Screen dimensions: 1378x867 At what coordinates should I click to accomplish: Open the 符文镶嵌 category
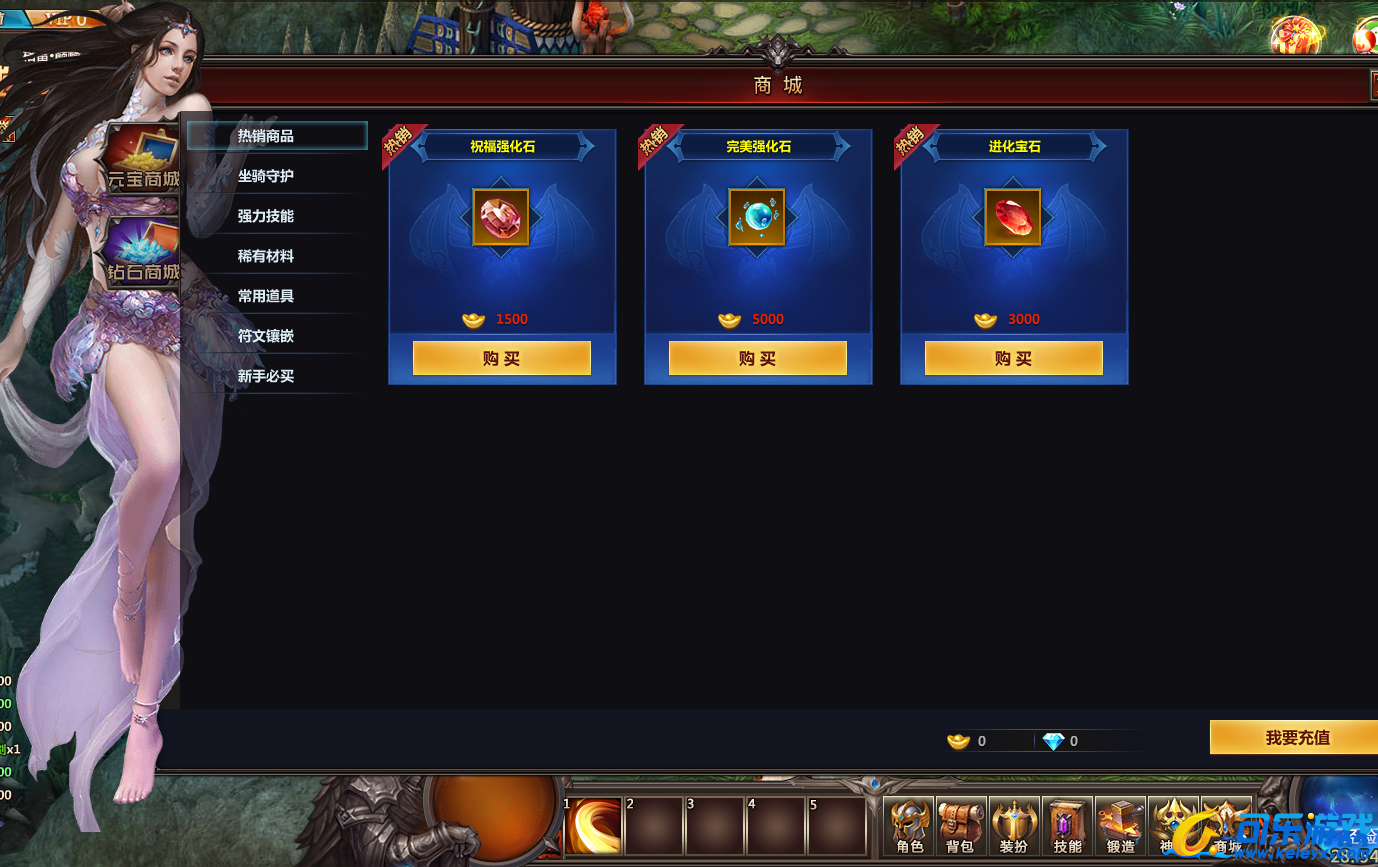tap(266, 336)
